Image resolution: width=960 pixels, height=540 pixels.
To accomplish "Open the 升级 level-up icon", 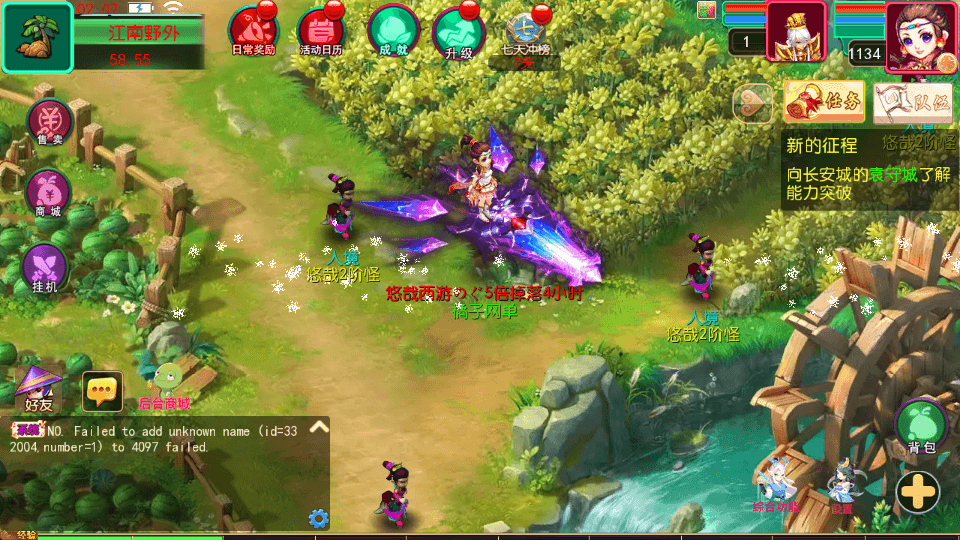I will coord(458,30).
